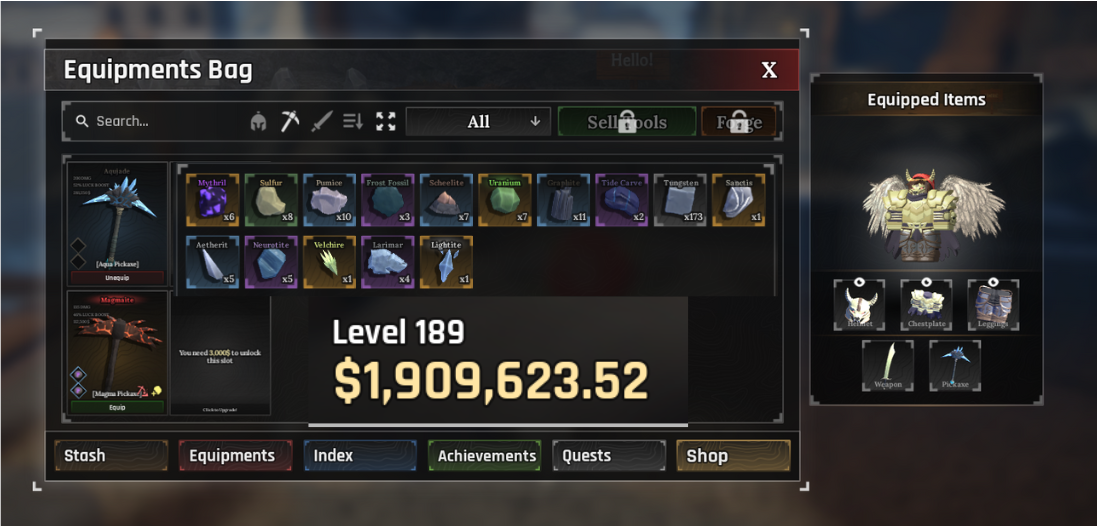Equip the Magma Pickaxe

pyautogui.click(x=118, y=407)
